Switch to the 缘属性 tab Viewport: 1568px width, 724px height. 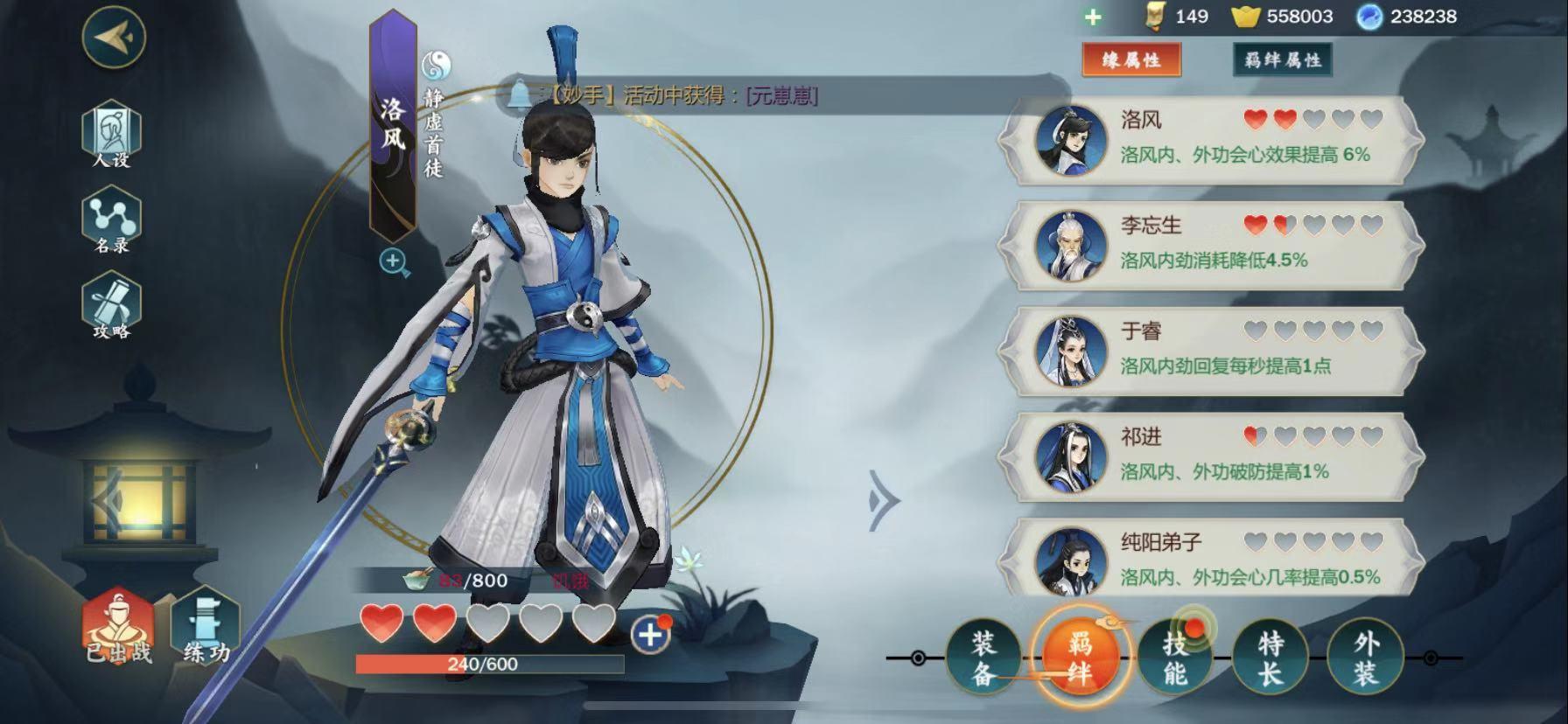[x=1131, y=60]
